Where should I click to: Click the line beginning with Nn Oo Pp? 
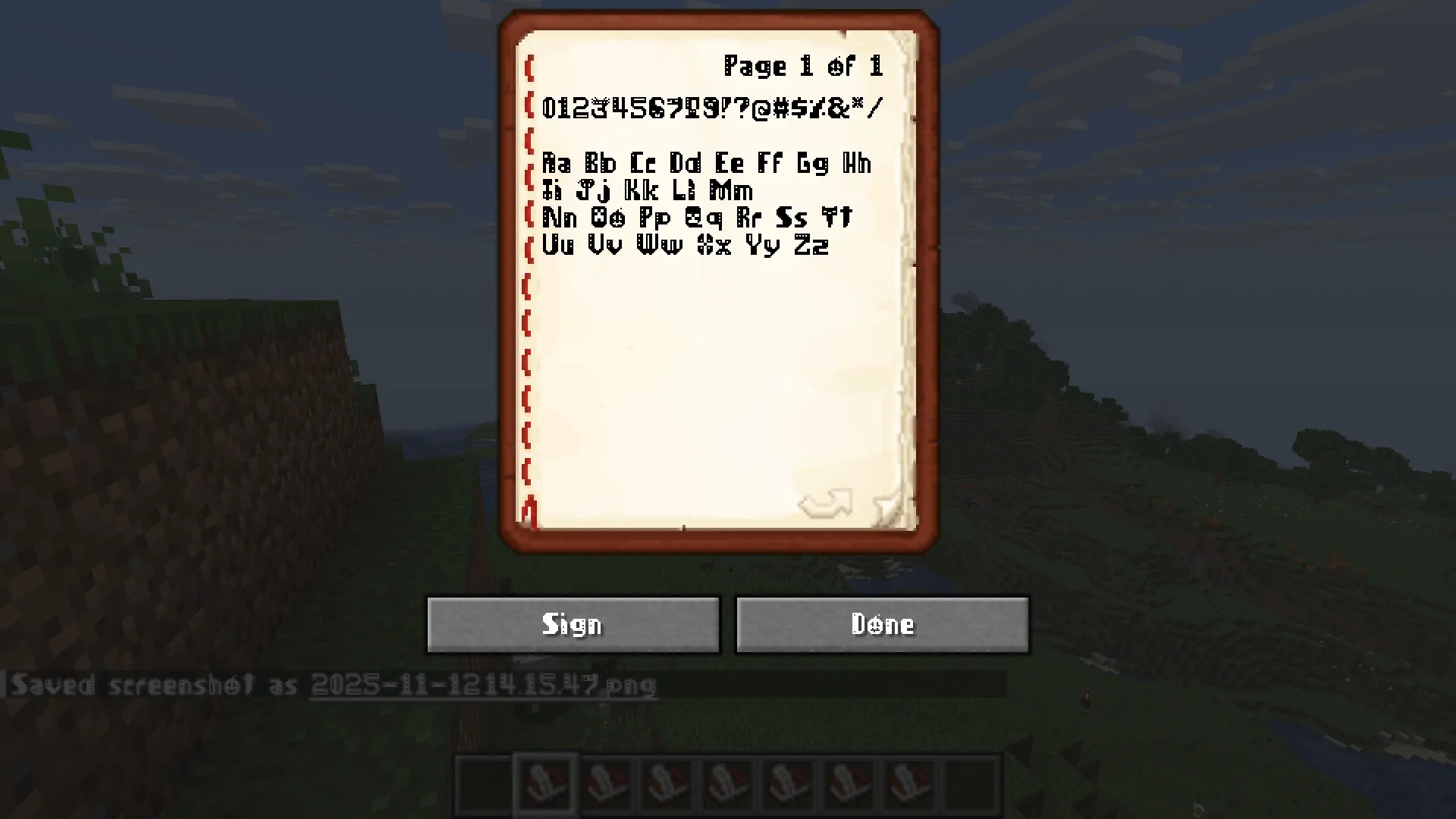pyautogui.click(x=698, y=218)
